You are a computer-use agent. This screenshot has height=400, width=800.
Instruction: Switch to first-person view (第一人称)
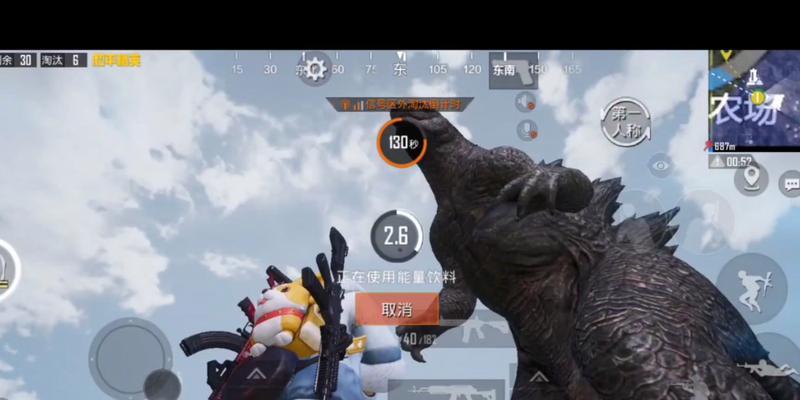626,122
